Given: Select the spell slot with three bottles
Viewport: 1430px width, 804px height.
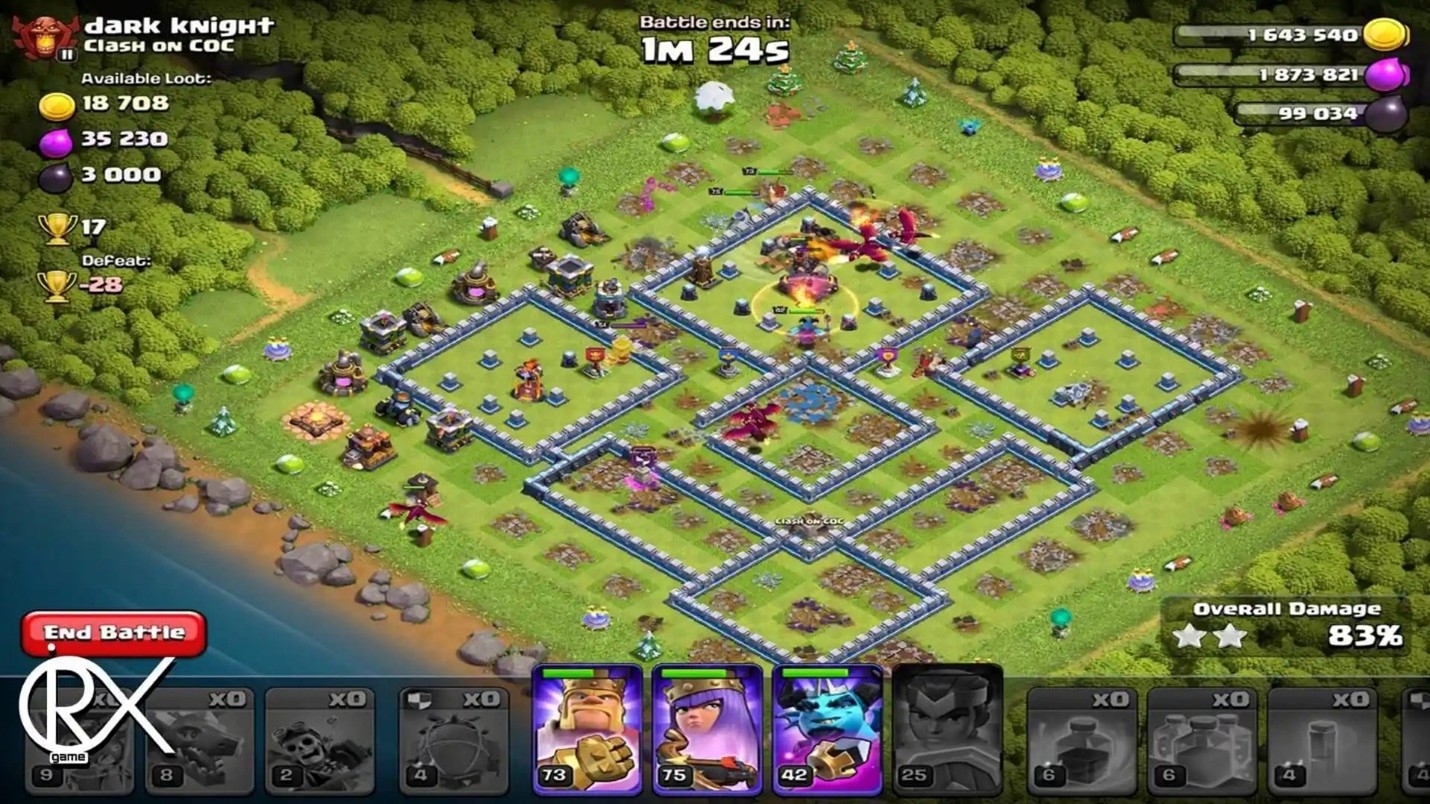Looking at the screenshot, I should coord(1201,740).
